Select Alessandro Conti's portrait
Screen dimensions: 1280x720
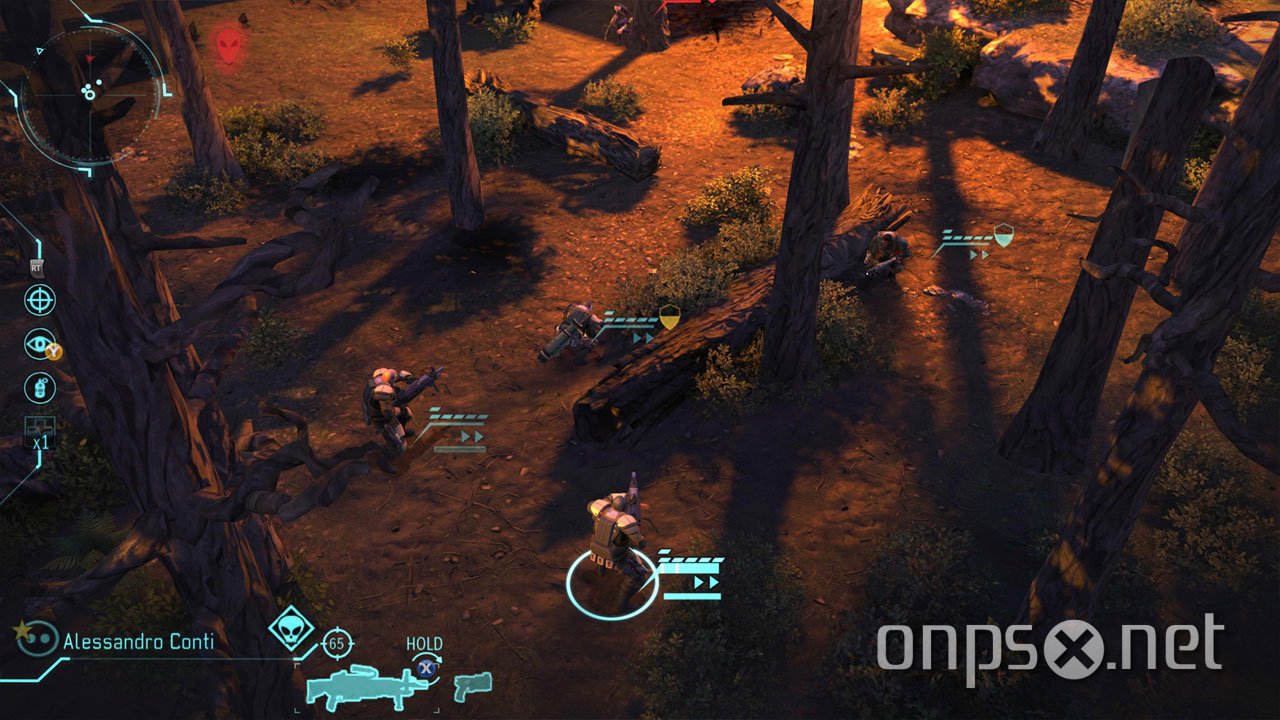36,640
